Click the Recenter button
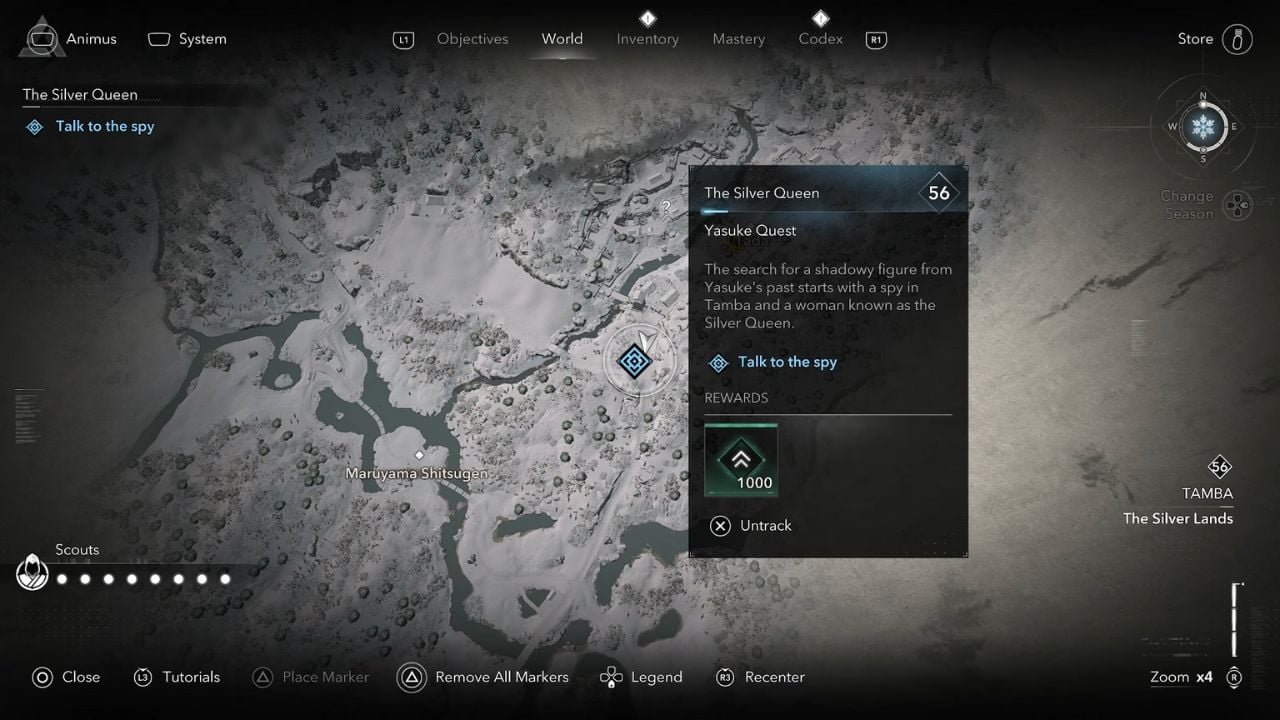This screenshot has height=720, width=1280. click(760, 677)
